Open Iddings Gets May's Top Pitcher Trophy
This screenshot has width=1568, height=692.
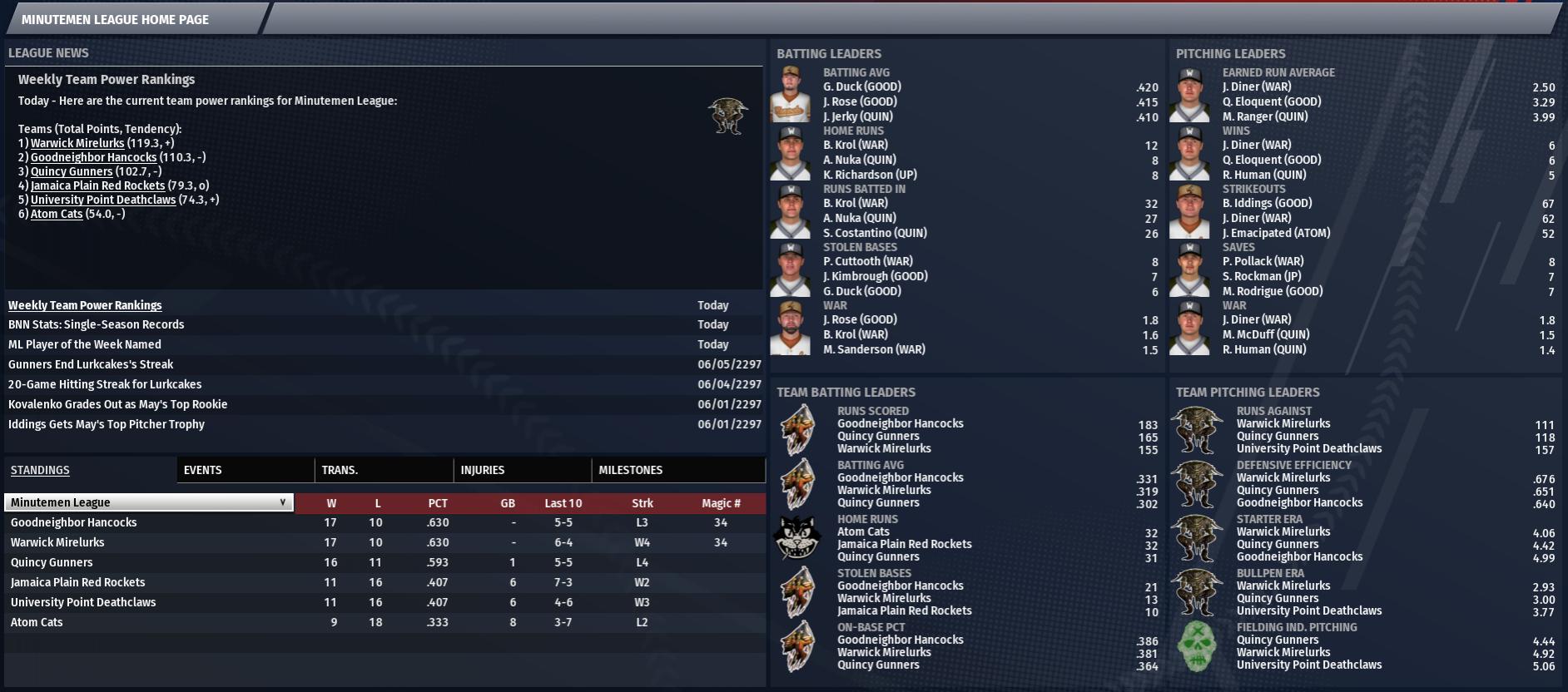[x=106, y=424]
